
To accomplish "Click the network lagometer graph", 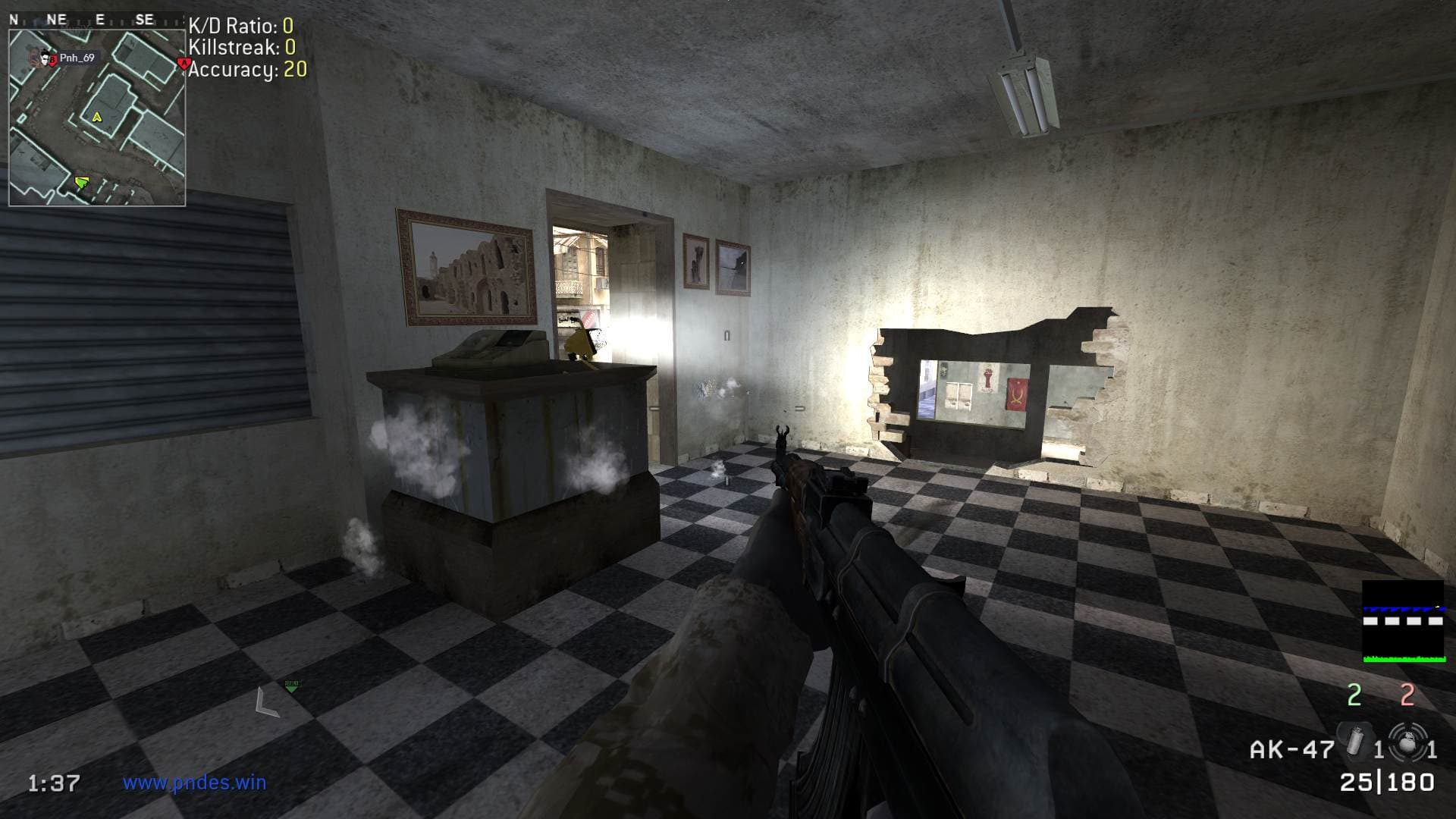I will [x=1402, y=622].
